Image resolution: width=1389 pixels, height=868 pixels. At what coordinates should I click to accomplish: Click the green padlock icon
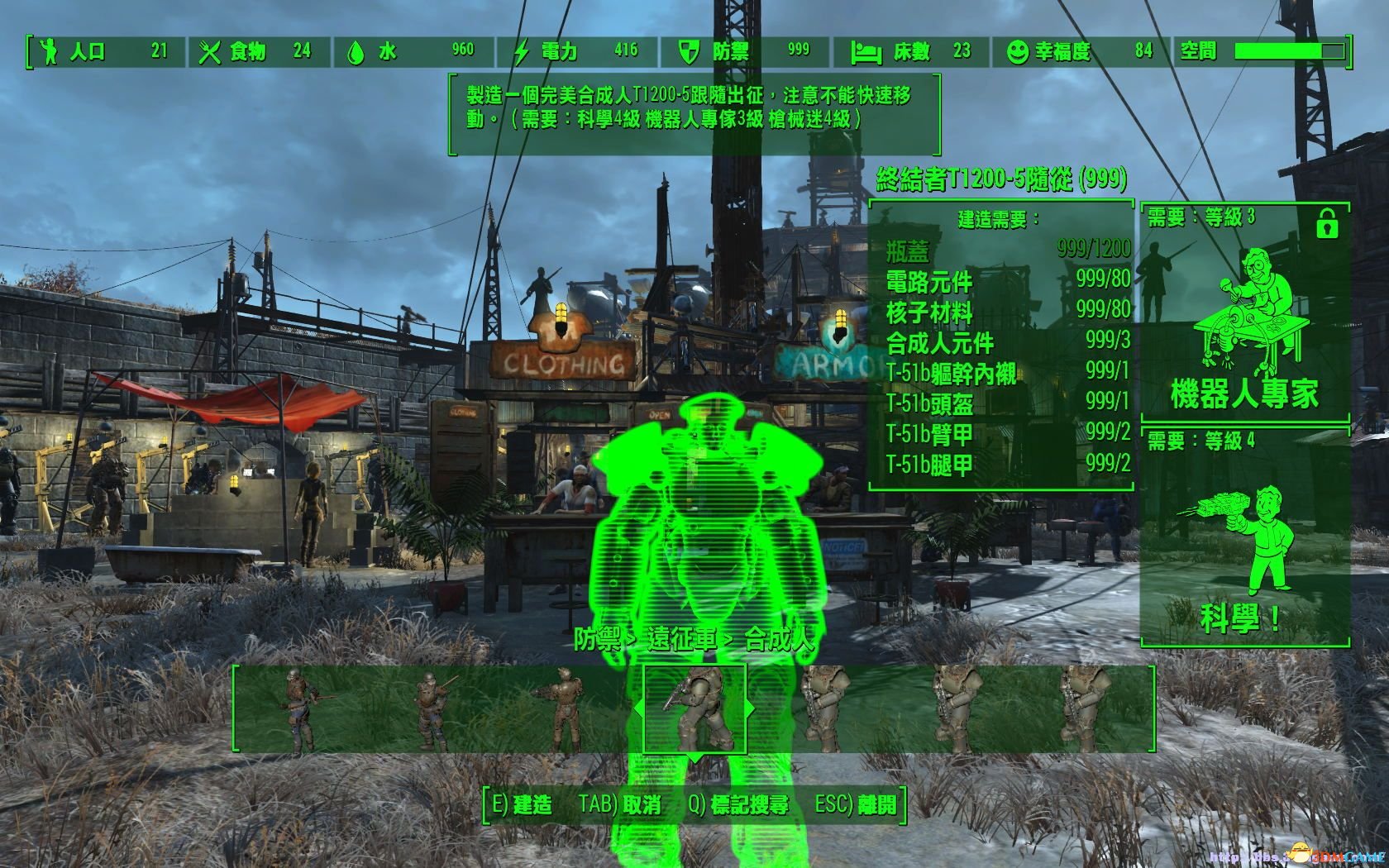(1326, 223)
